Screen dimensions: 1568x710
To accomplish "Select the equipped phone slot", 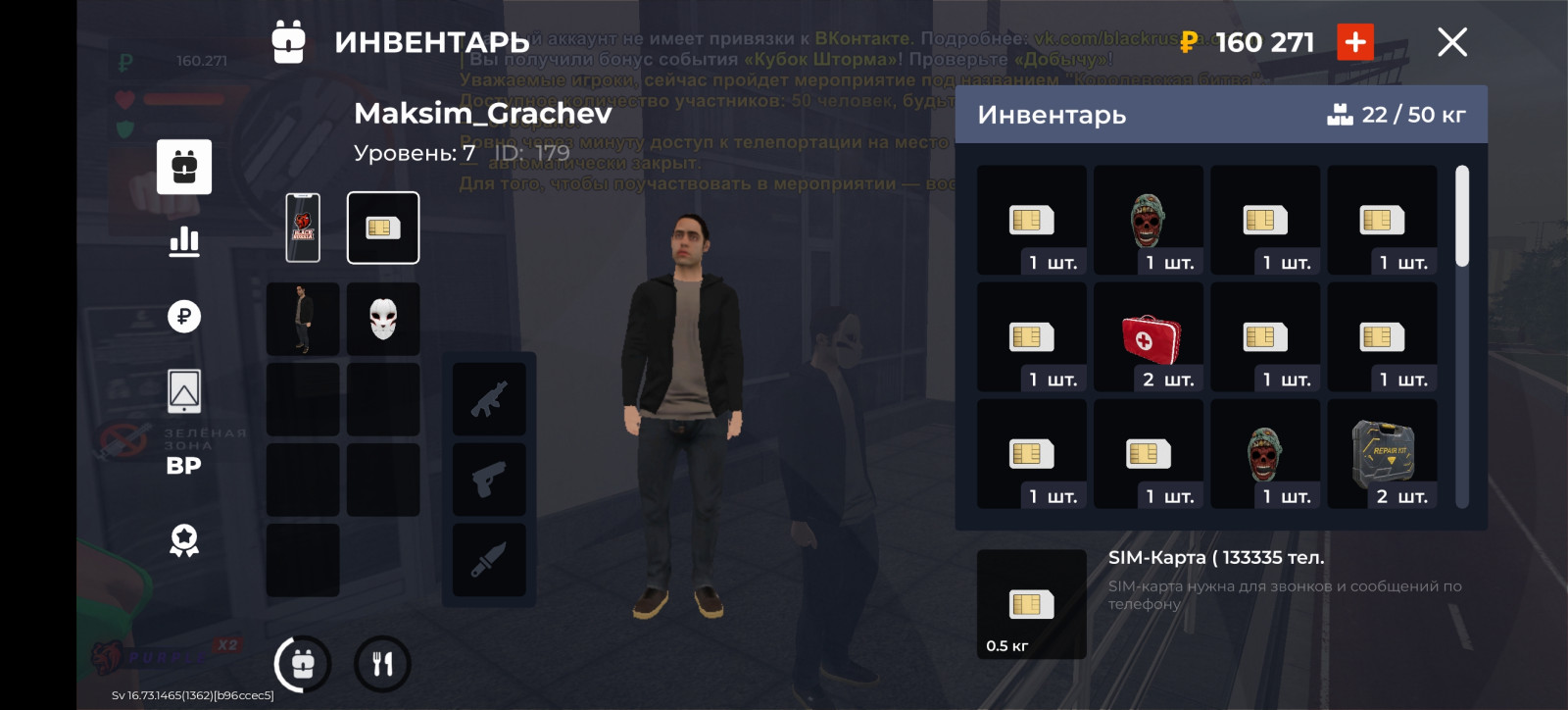I will tap(303, 228).
